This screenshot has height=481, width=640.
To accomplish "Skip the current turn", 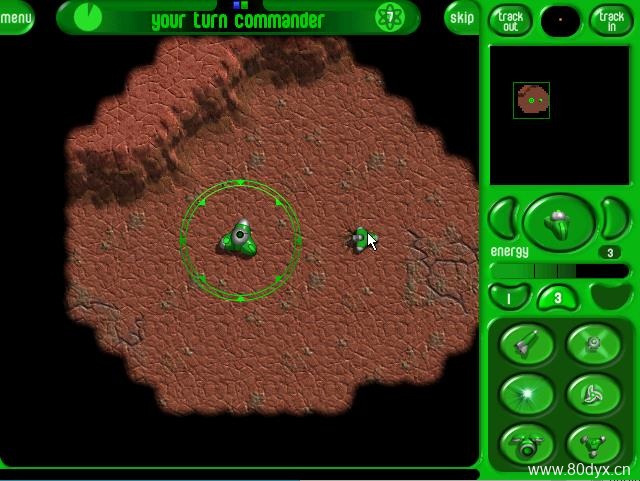I will (x=462, y=17).
